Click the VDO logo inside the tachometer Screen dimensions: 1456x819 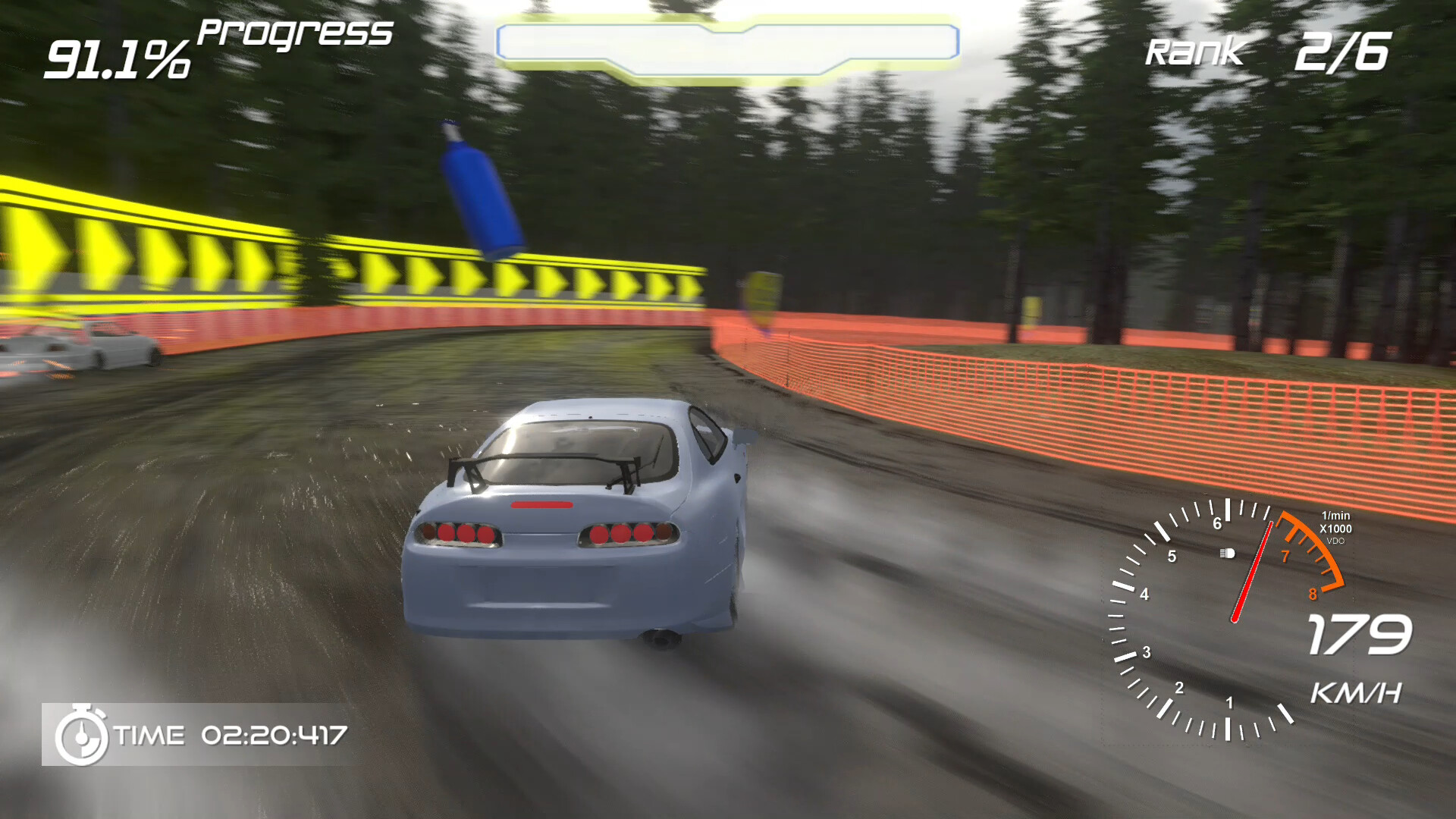point(1336,541)
